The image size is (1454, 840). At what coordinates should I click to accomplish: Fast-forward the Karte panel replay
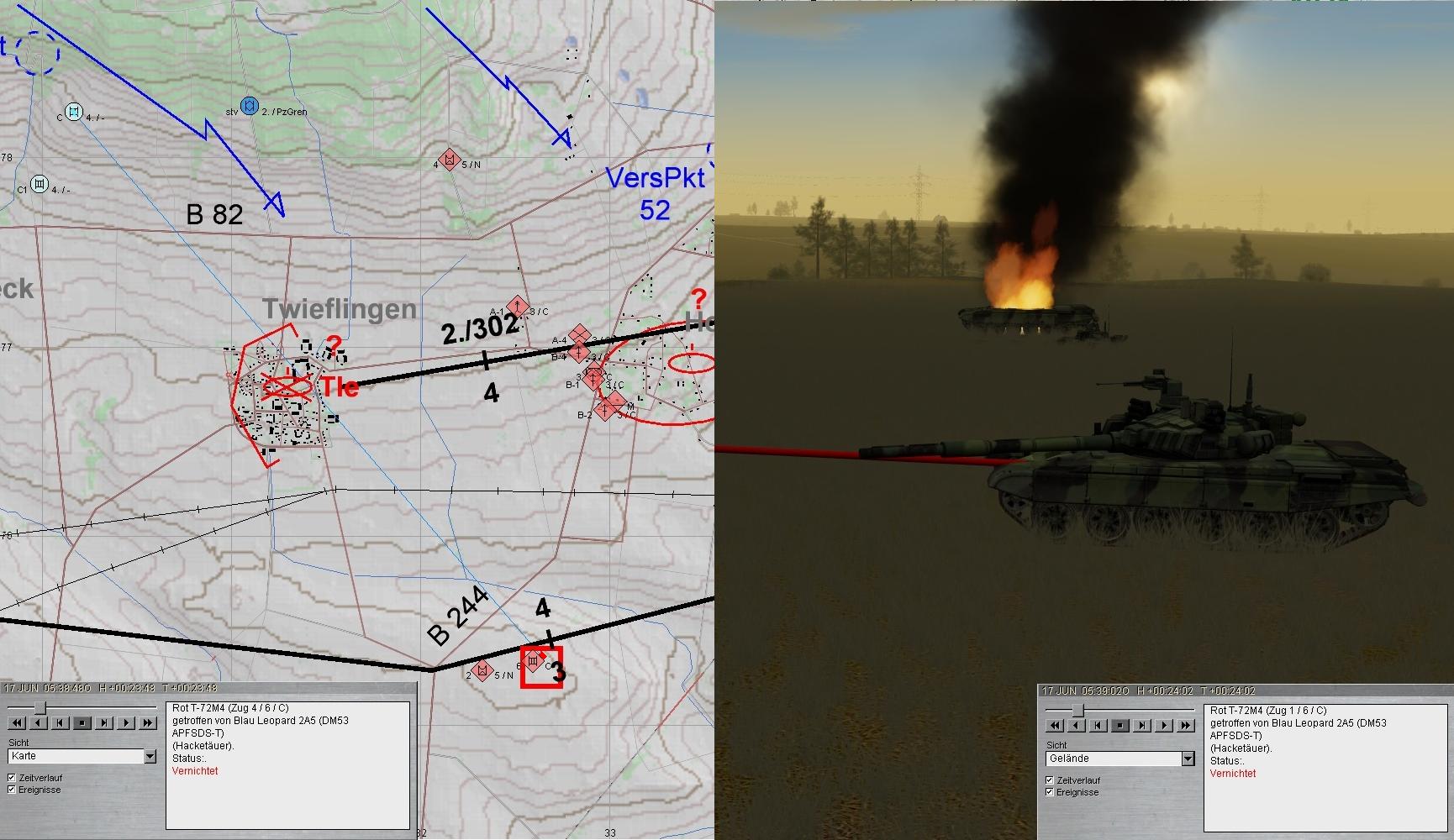coord(148,723)
